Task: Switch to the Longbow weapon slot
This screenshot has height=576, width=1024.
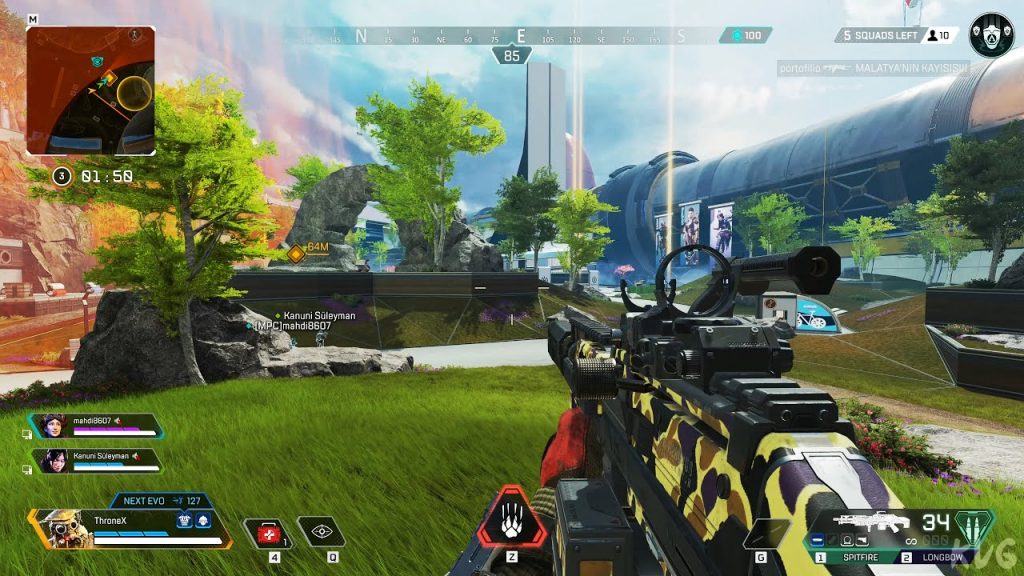Action: tap(941, 556)
